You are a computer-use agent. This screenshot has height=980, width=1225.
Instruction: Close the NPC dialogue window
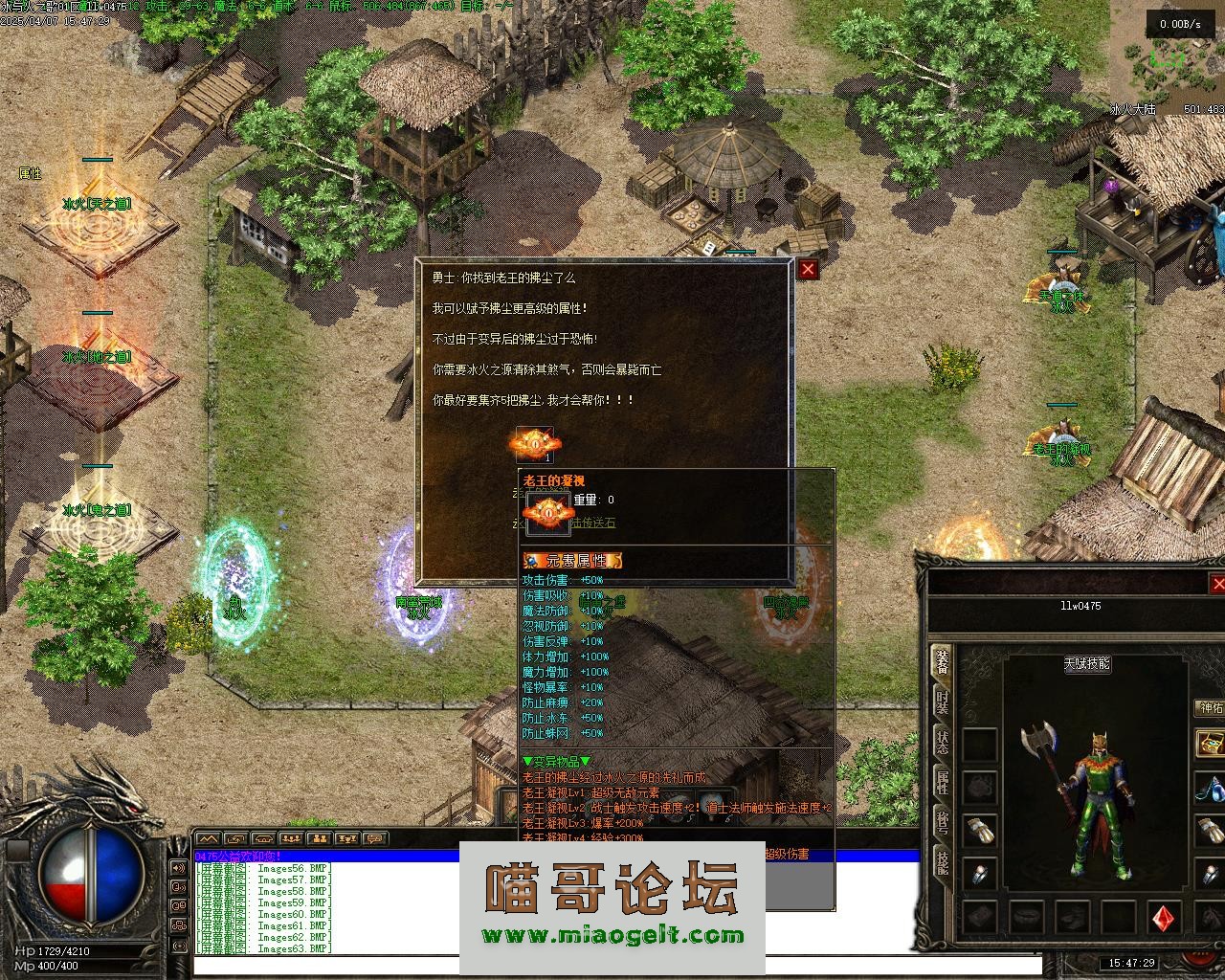[x=809, y=270]
